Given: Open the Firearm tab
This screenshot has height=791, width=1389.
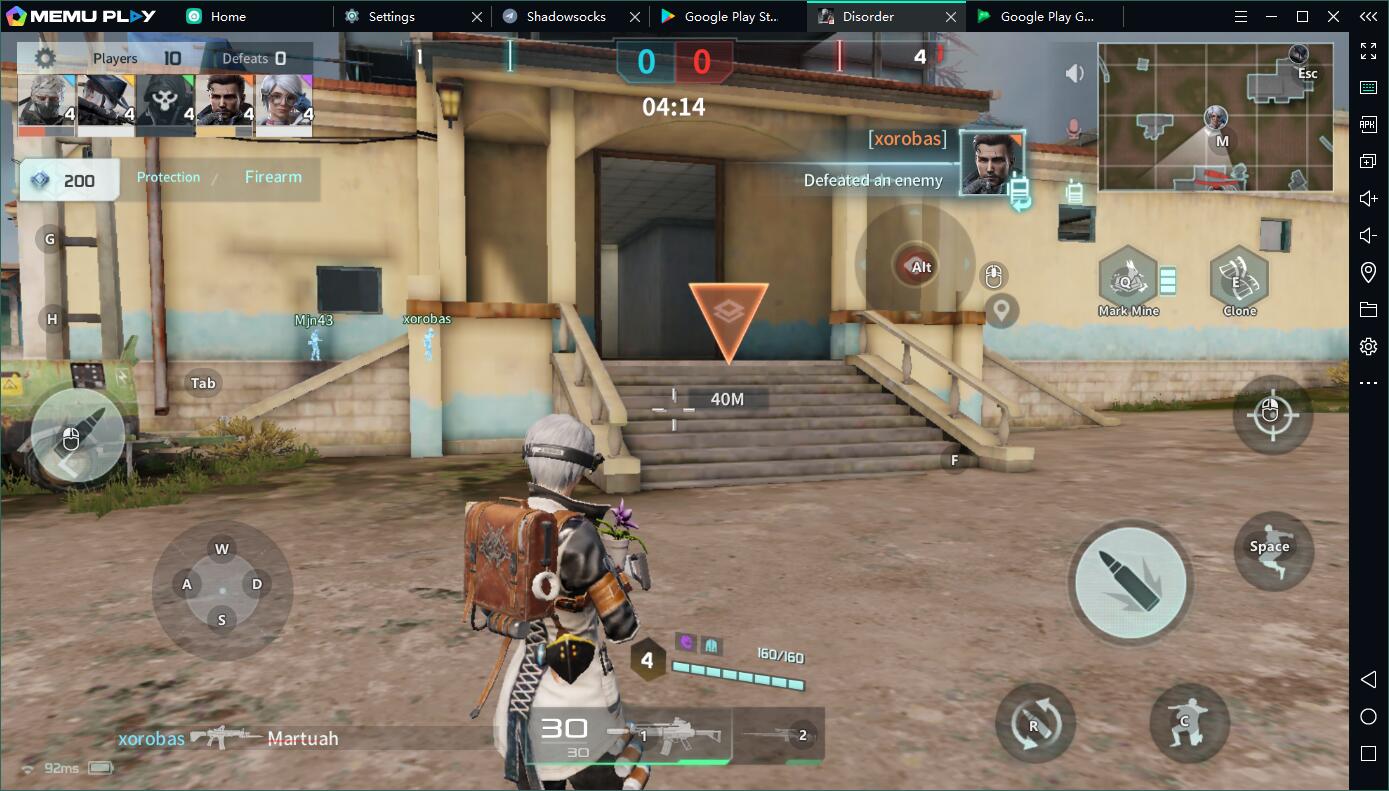Looking at the screenshot, I should tap(273, 177).
